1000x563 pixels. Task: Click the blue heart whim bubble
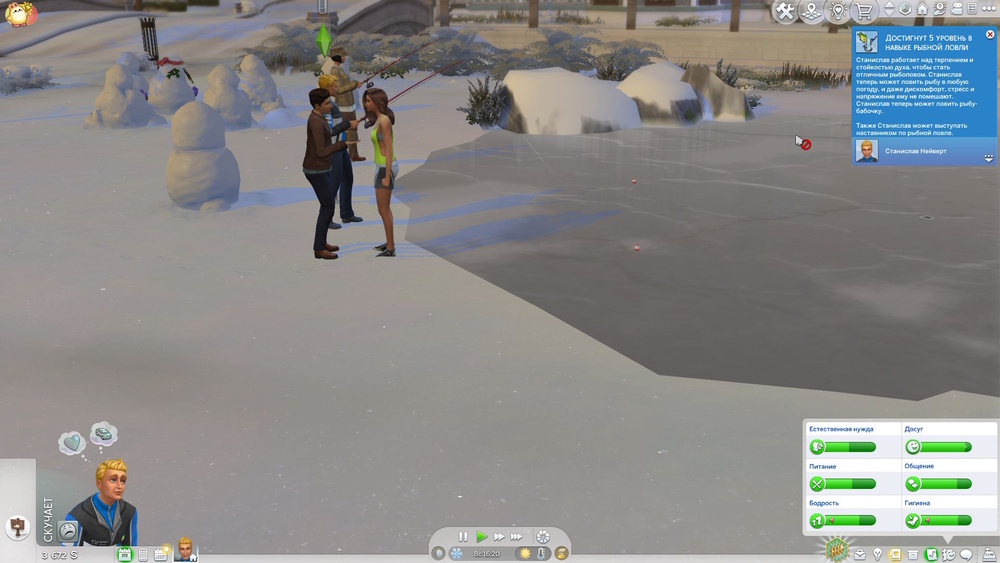pyautogui.click(x=71, y=443)
